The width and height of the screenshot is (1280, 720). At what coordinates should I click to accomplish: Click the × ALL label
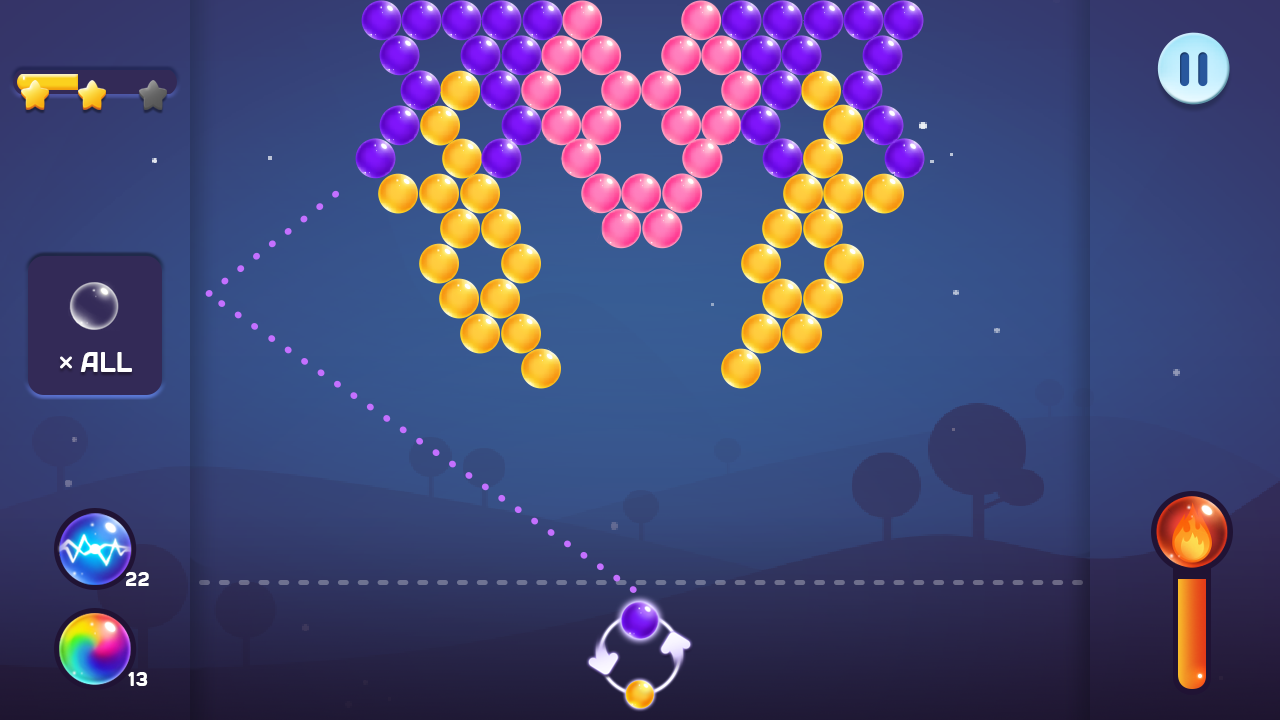click(95, 362)
